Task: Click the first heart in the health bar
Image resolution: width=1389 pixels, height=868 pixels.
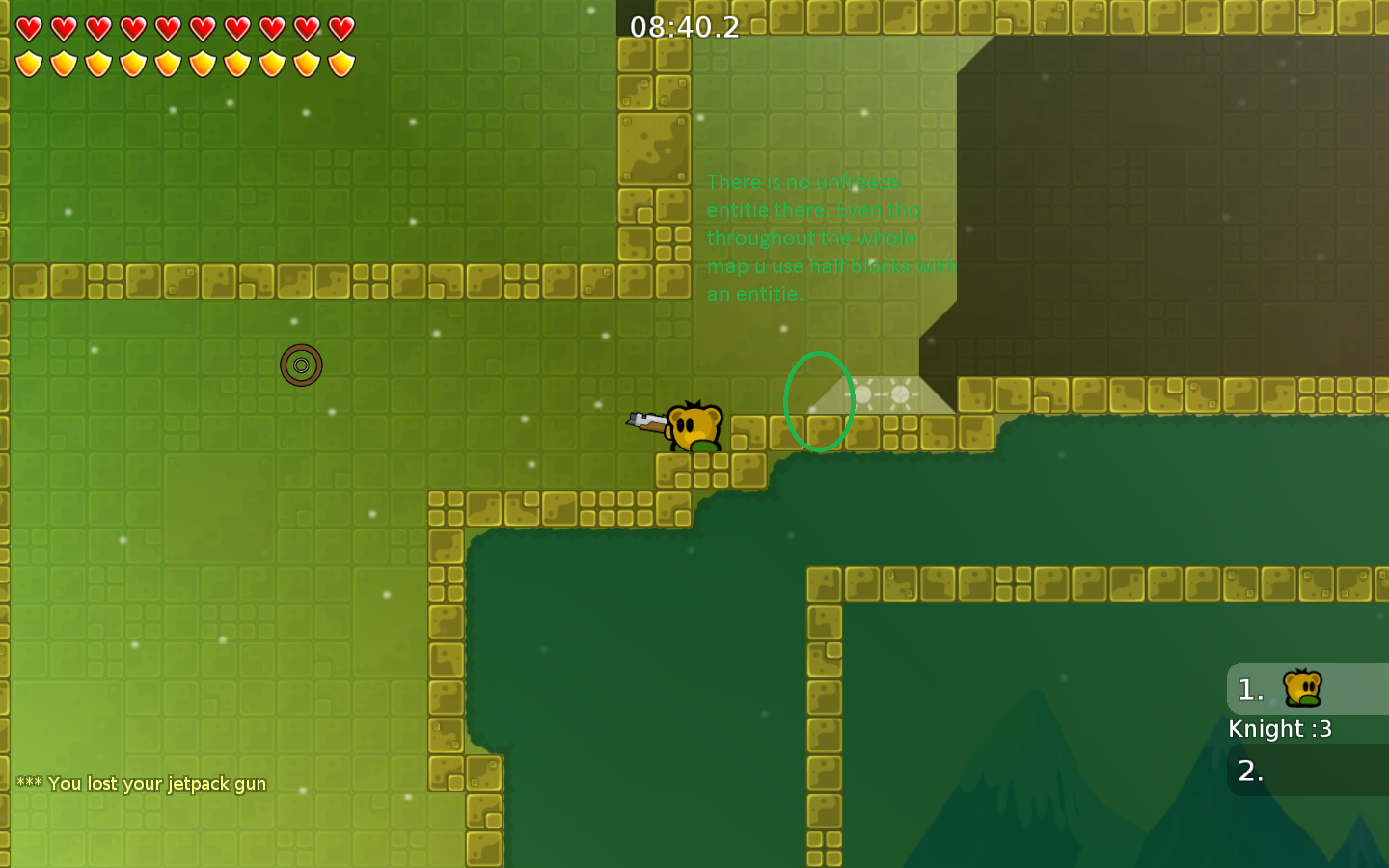Action: (29, 29)
